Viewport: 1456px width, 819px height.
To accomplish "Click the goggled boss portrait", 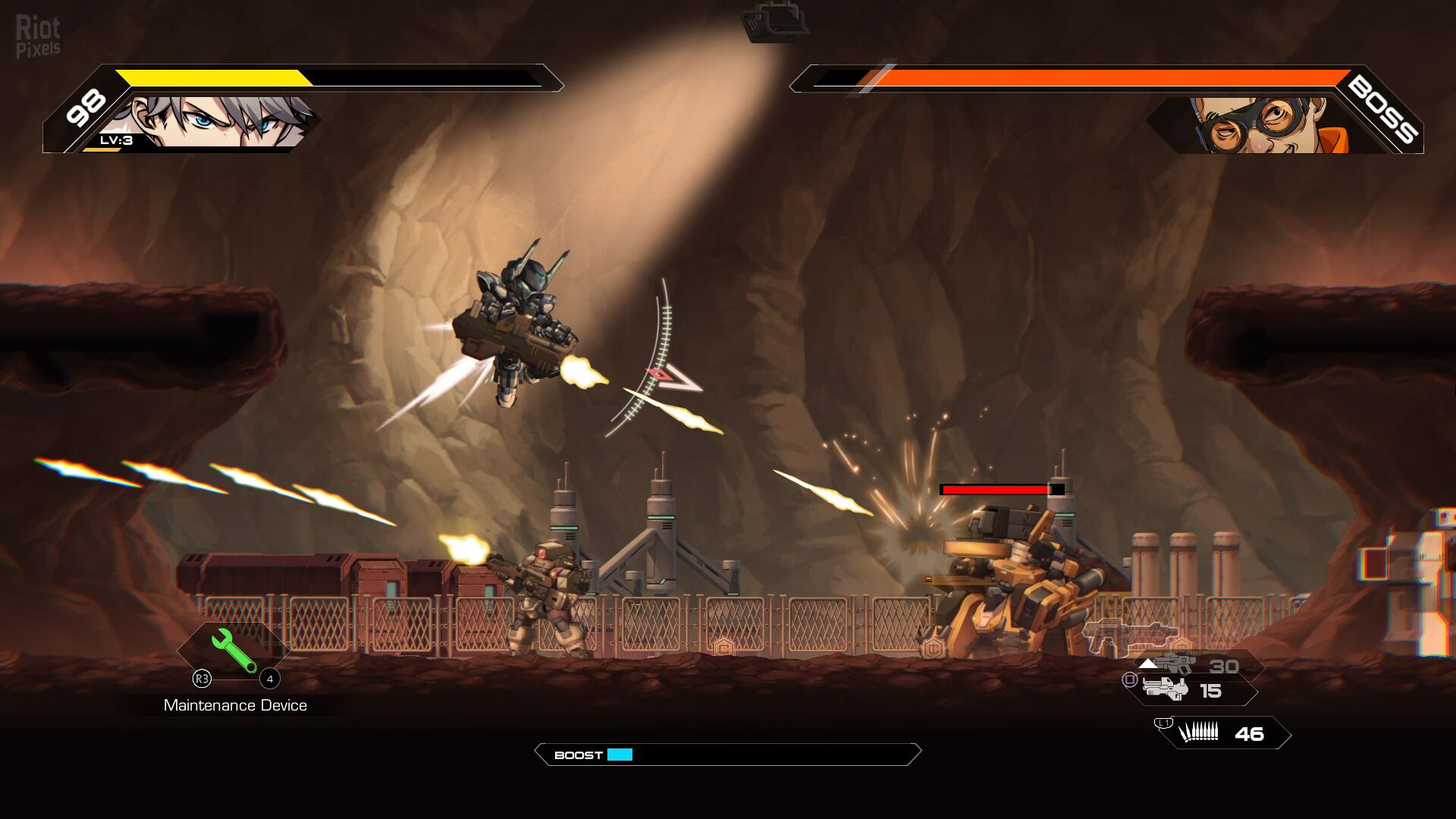I will click(1259, 124).
